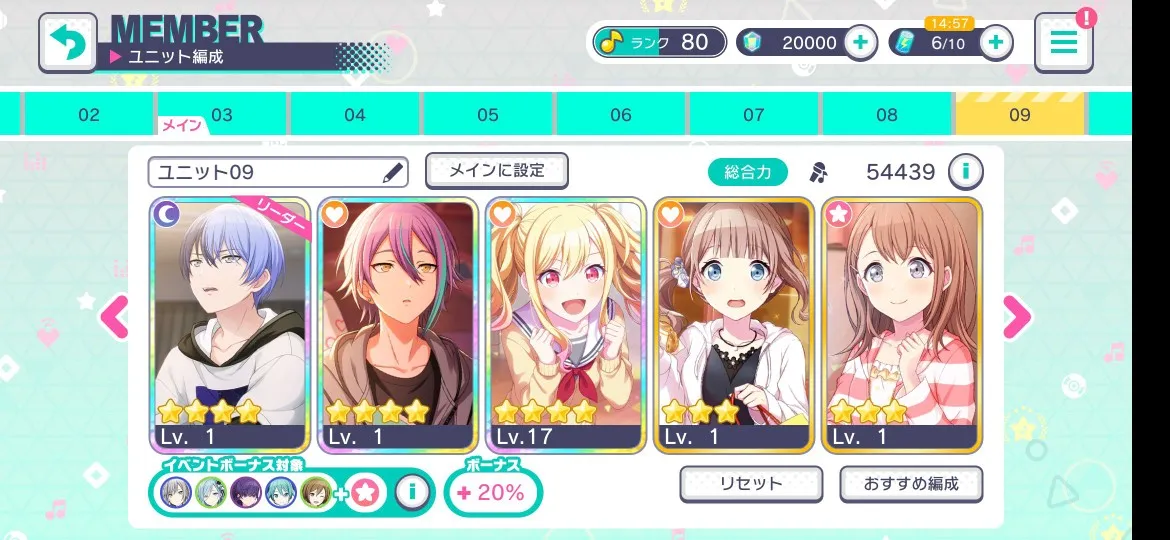Switch to unit tab 07
1170x540 pixels.
point(754,115)
